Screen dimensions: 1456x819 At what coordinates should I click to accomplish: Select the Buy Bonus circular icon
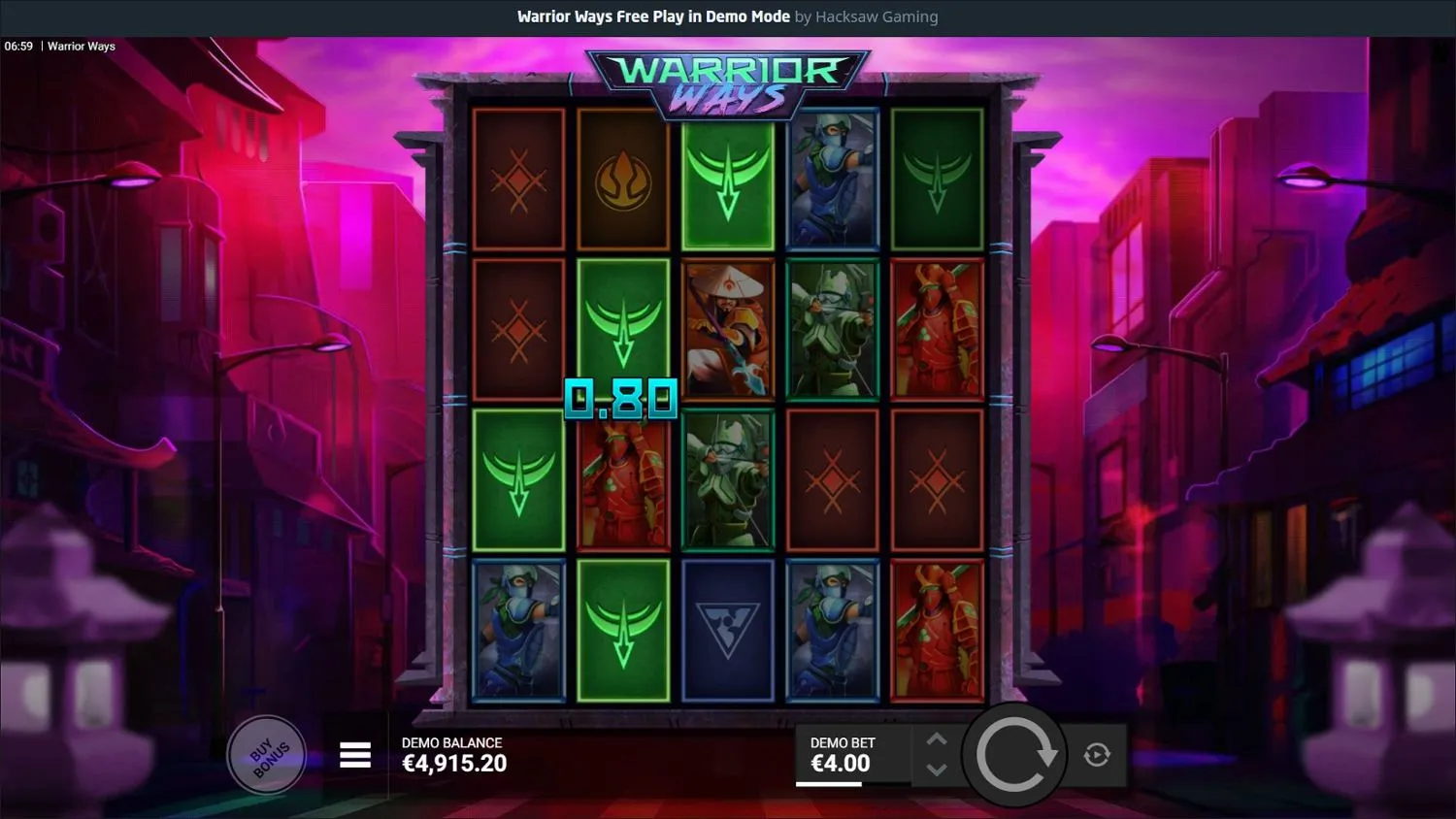point(267,755)
